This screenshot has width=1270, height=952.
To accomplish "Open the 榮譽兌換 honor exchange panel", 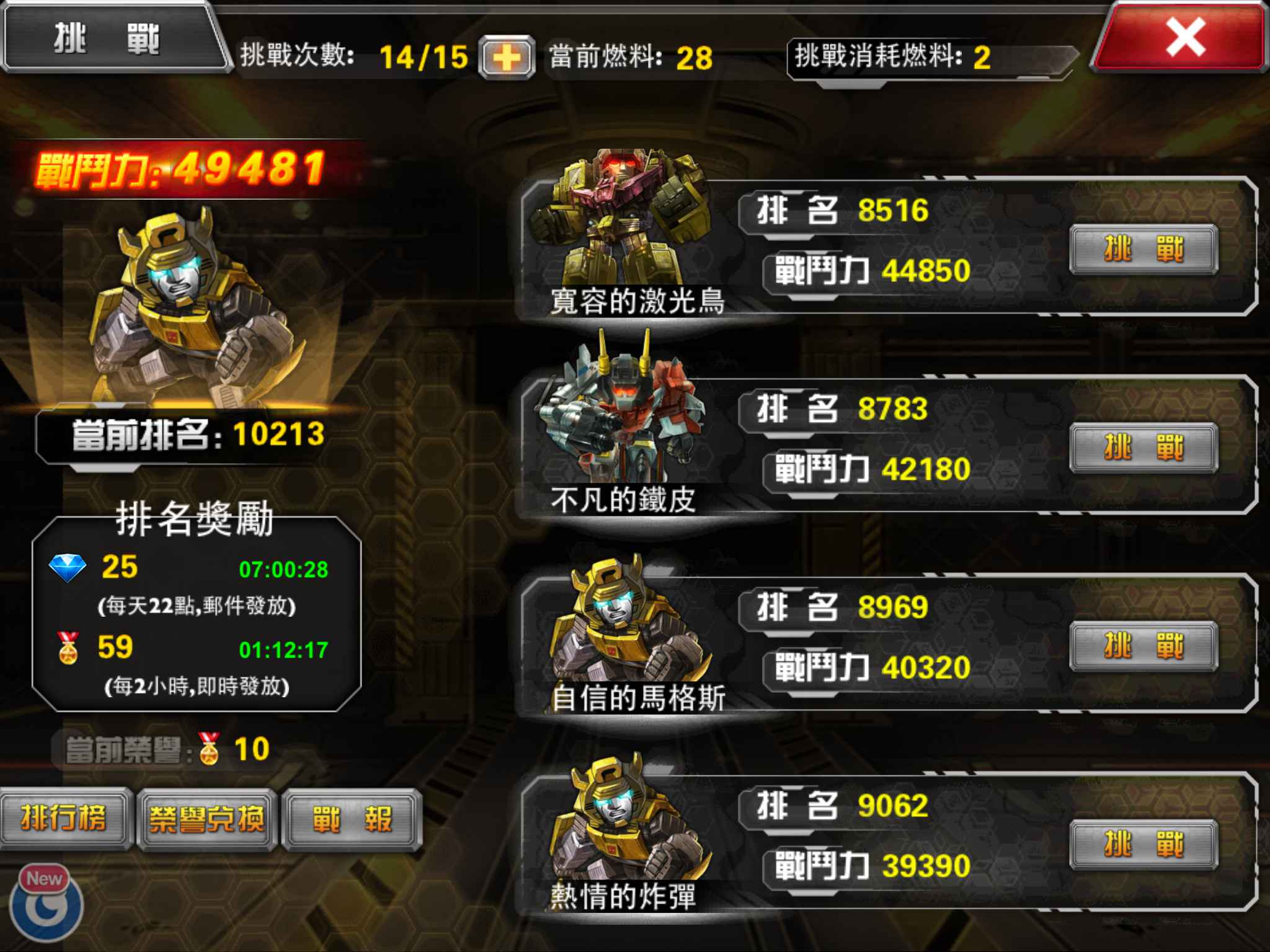I will 206,818.
